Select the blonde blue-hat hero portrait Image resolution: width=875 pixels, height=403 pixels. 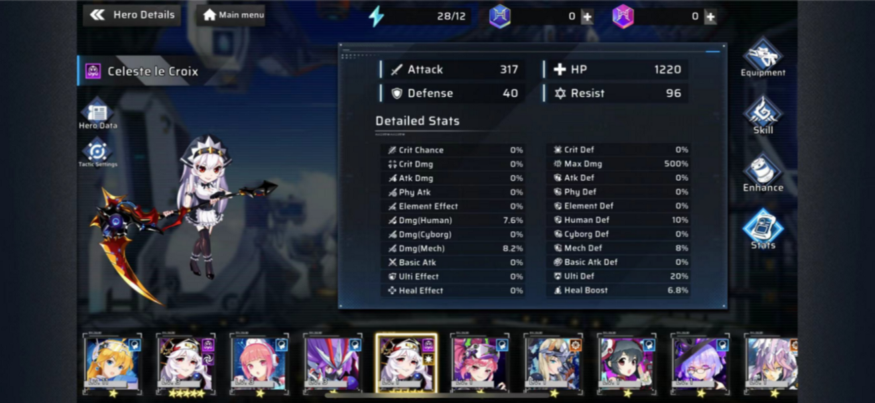(x=112, y=362)
